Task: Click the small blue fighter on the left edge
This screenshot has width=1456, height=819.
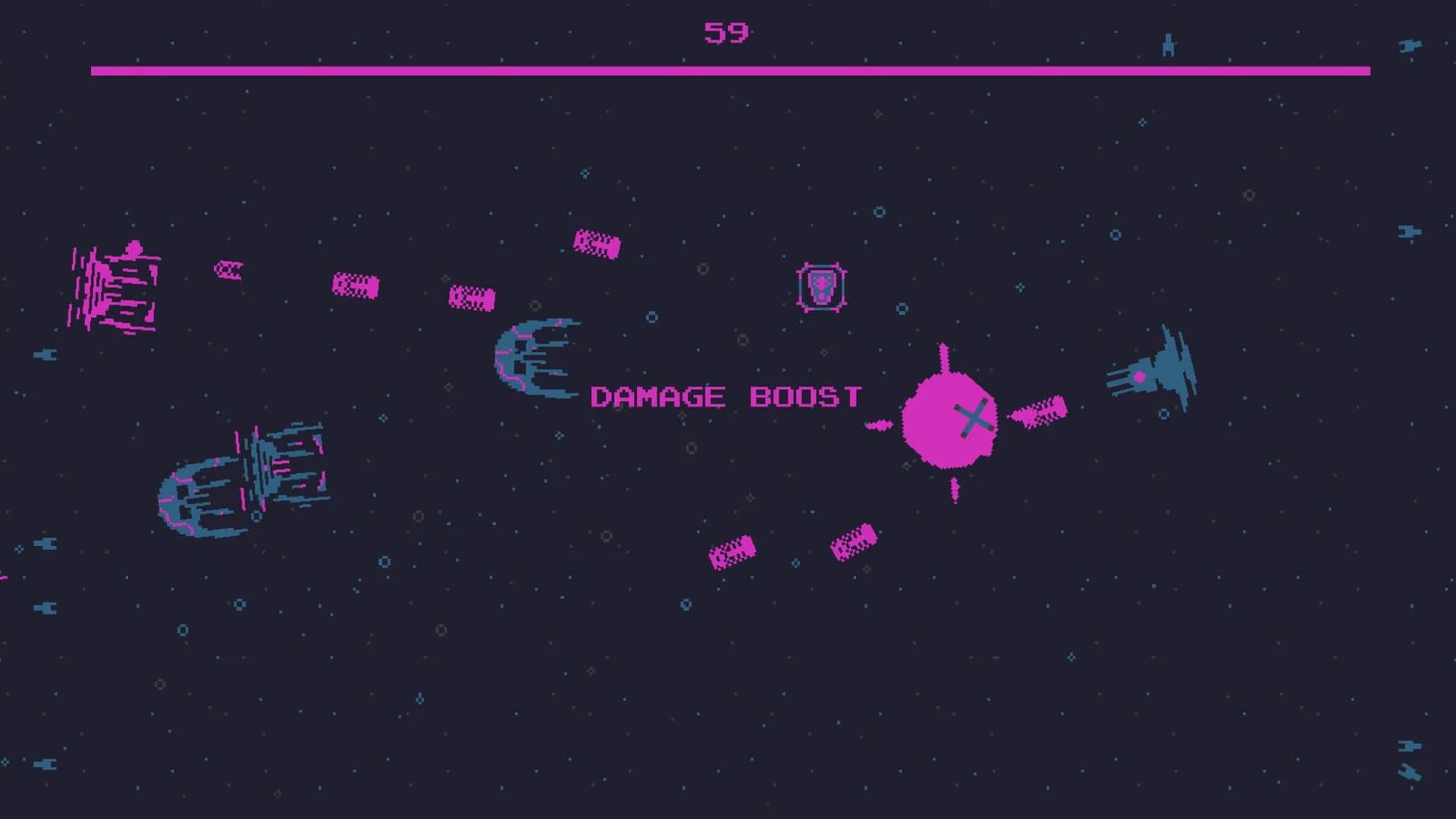Action: 47,353
